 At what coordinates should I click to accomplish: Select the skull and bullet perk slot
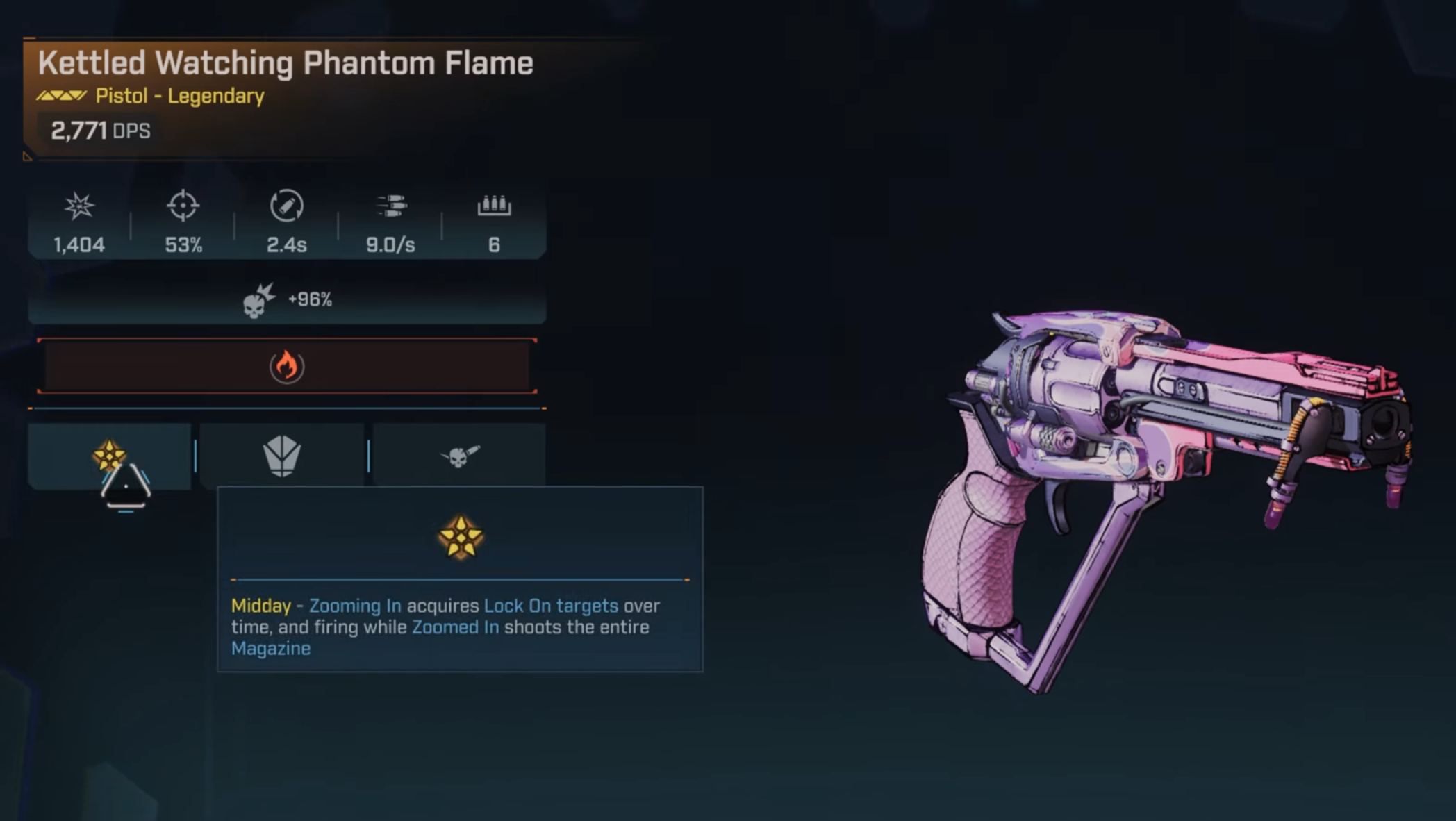click(459, 456)
